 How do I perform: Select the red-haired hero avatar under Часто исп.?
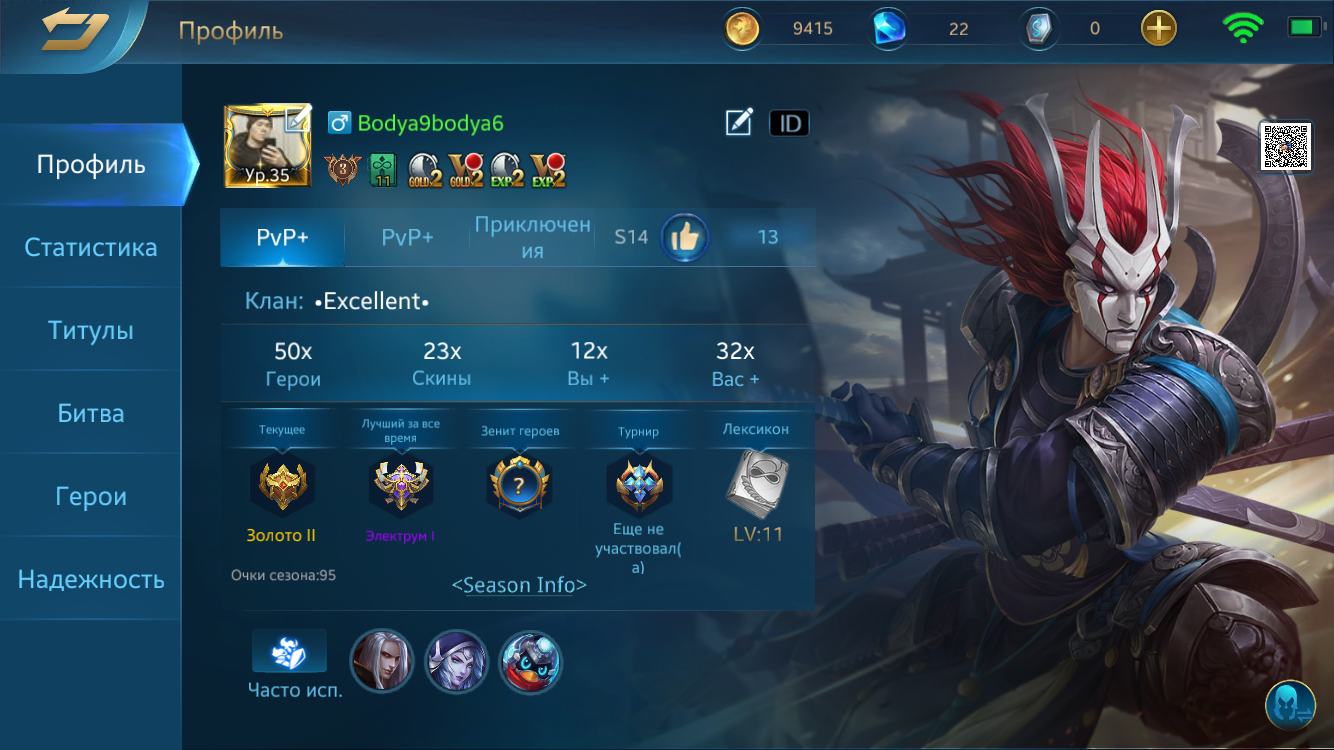tap(381, 661)
